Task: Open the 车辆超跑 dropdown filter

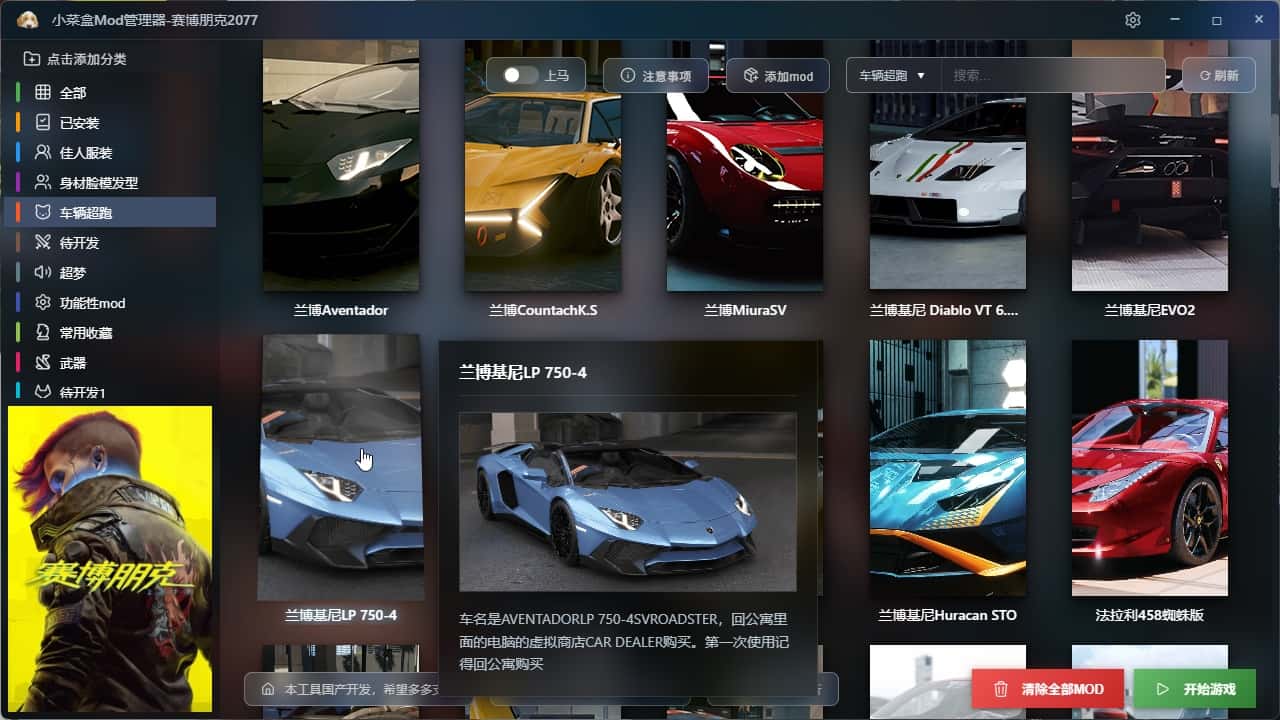Action: 892,75
